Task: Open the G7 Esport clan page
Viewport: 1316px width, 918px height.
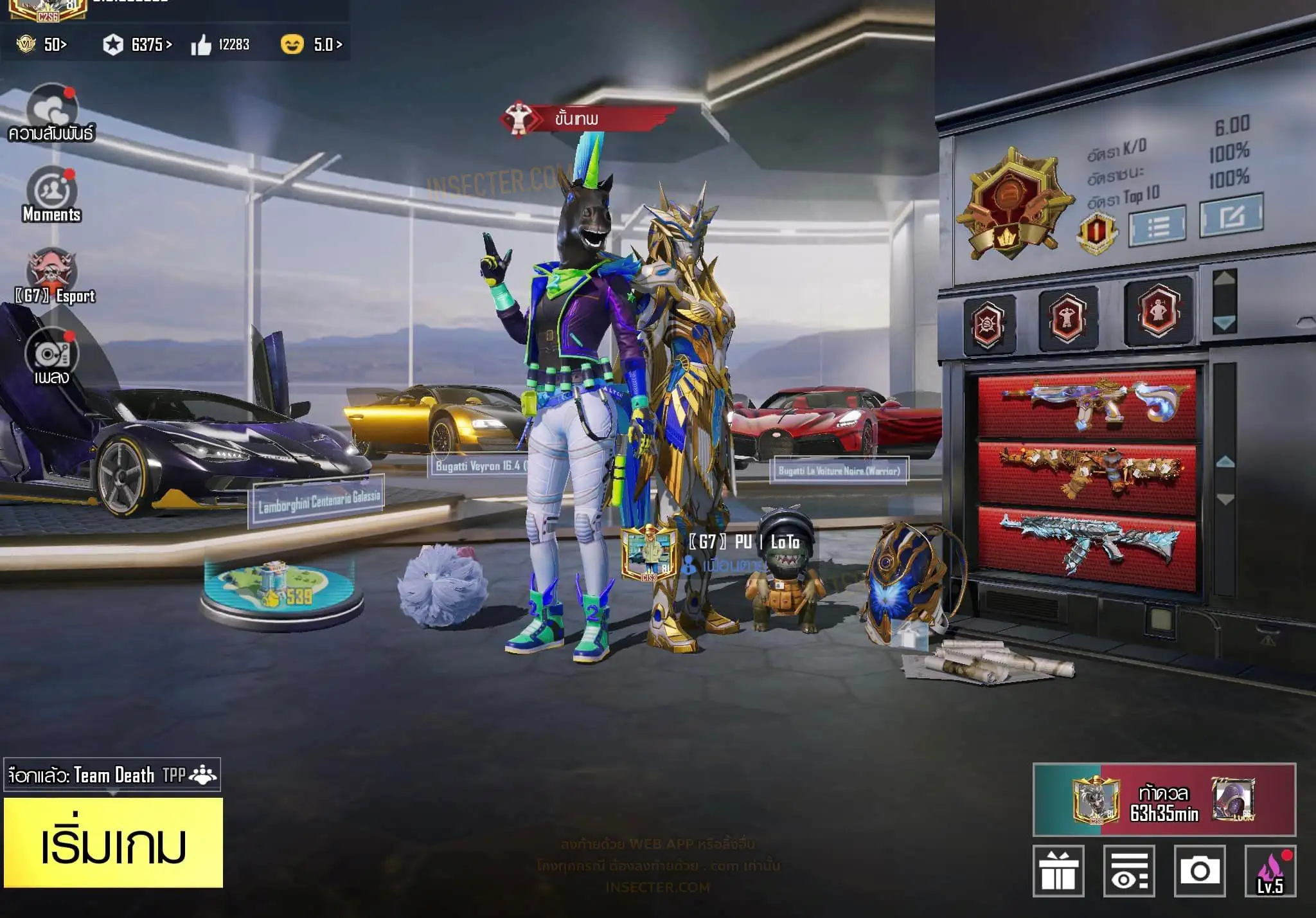Action: 51,270
